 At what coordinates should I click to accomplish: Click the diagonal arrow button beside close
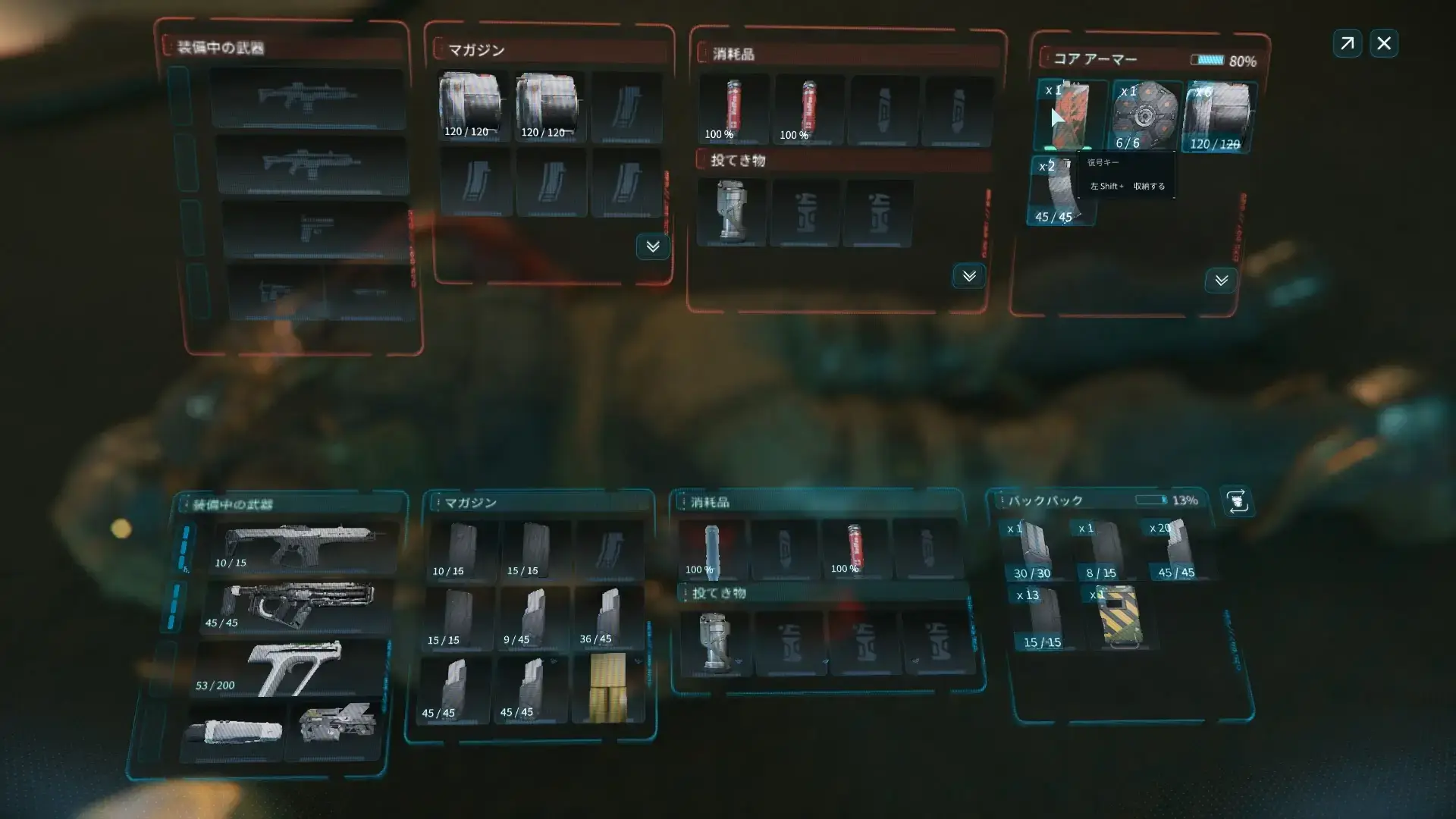point(1348,43)
